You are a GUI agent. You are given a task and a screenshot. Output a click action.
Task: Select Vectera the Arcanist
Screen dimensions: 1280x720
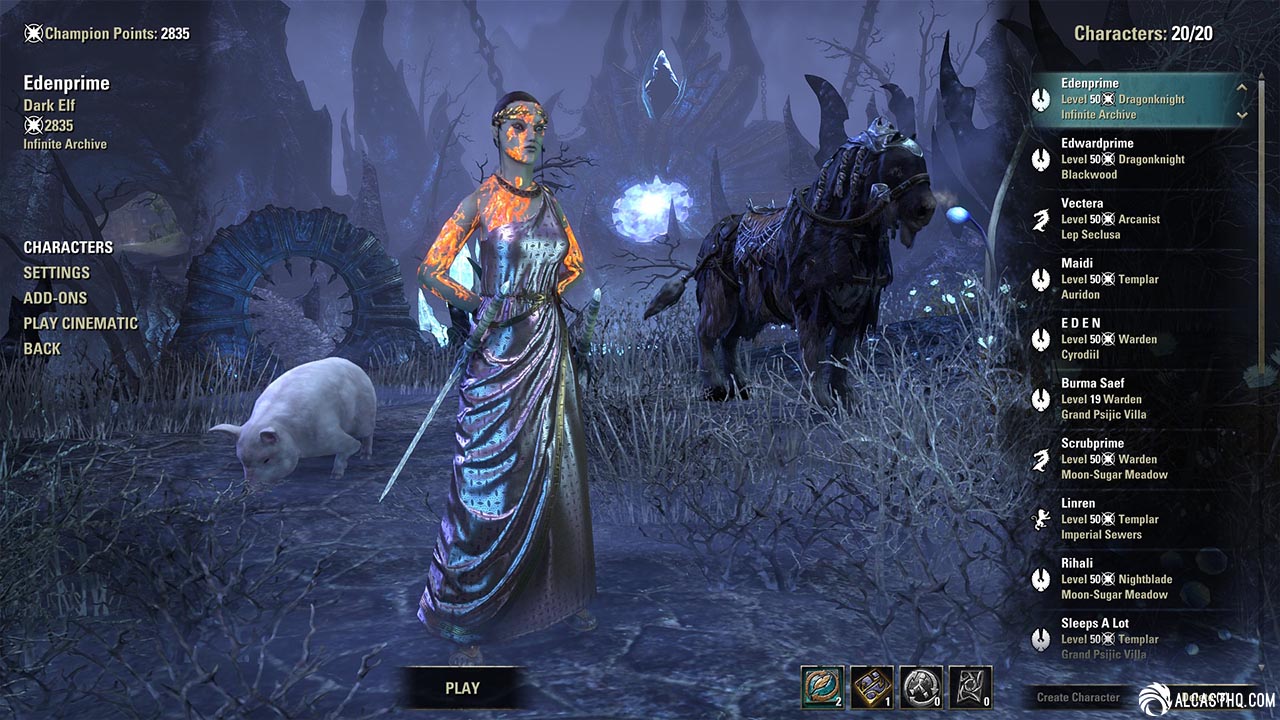click(1110, 219)
